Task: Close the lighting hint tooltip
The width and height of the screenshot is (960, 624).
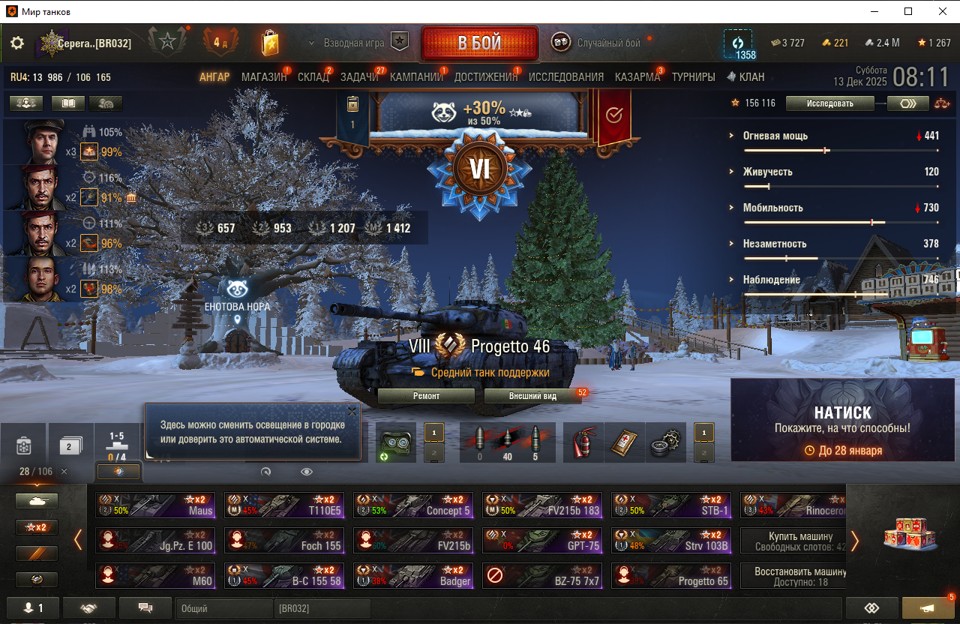Action: [x=352, y=411]
